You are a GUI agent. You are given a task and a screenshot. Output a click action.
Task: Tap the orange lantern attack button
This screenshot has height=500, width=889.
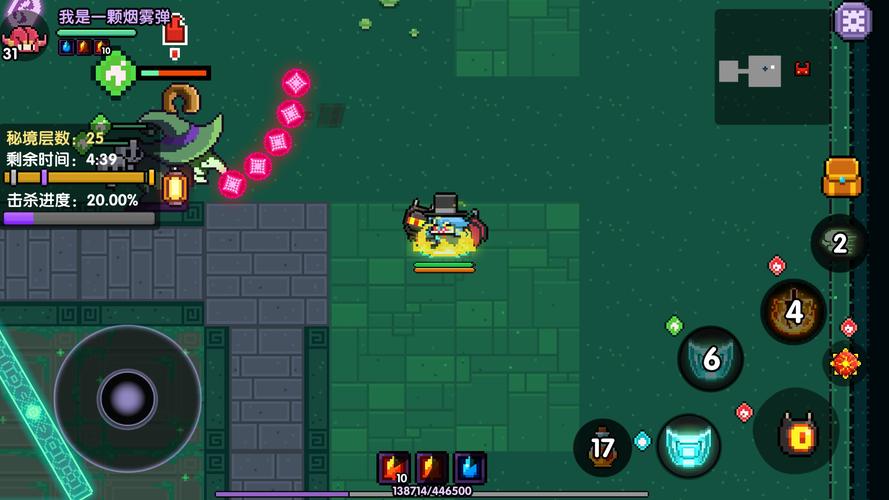point(797,432)
